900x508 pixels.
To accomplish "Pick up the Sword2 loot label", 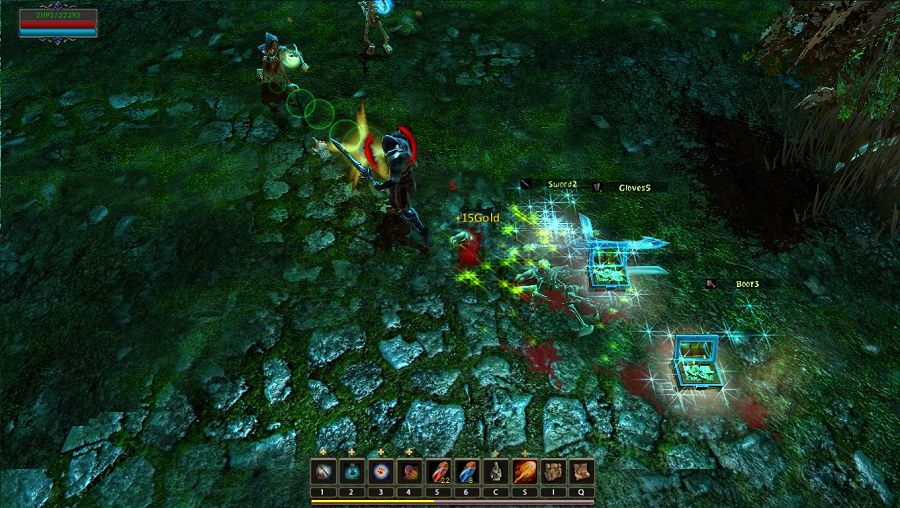I will [x=558, y=184].
